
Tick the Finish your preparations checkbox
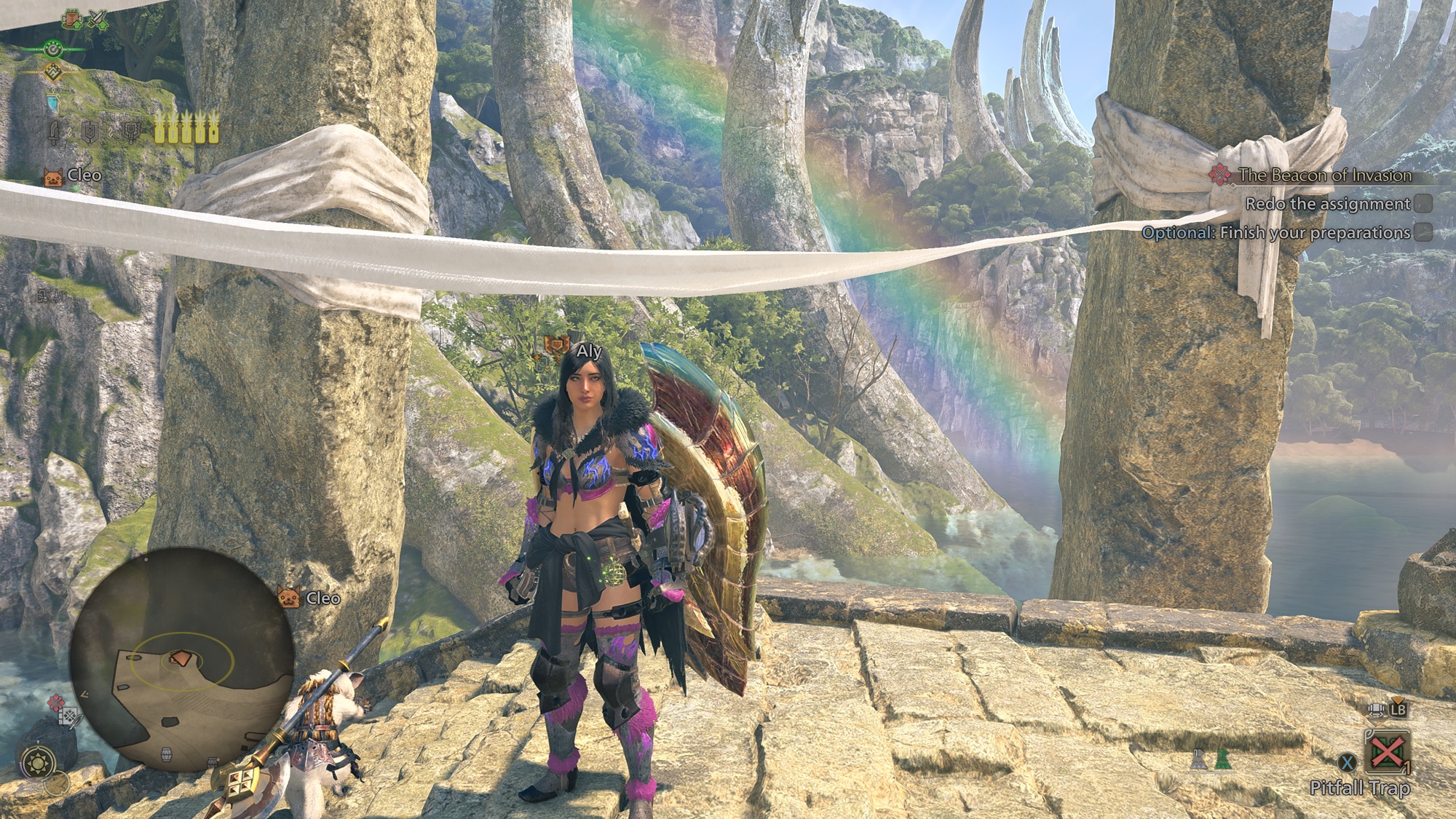(1423, 233)
